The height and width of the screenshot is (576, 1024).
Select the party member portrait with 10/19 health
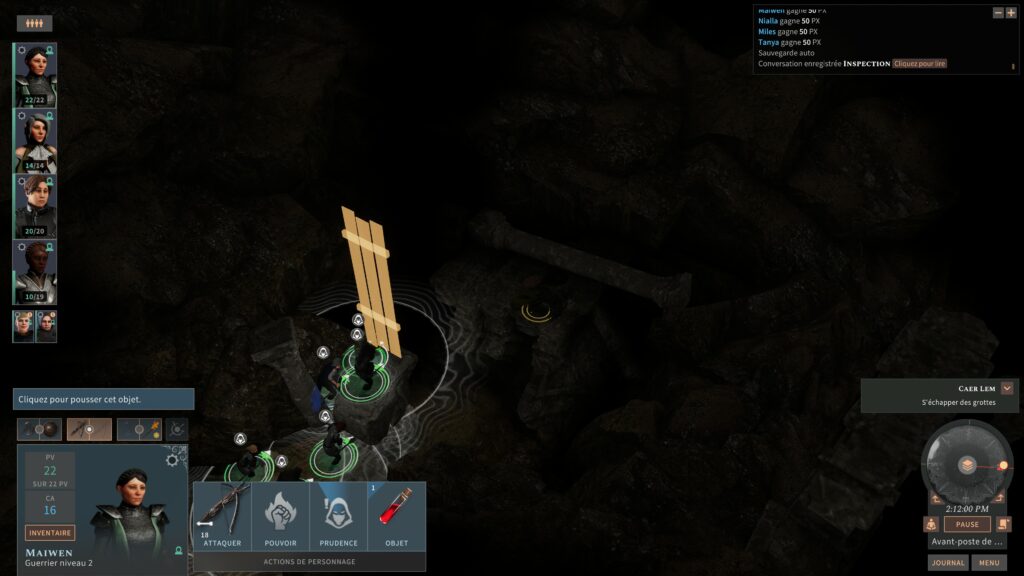tap(35, 273)
